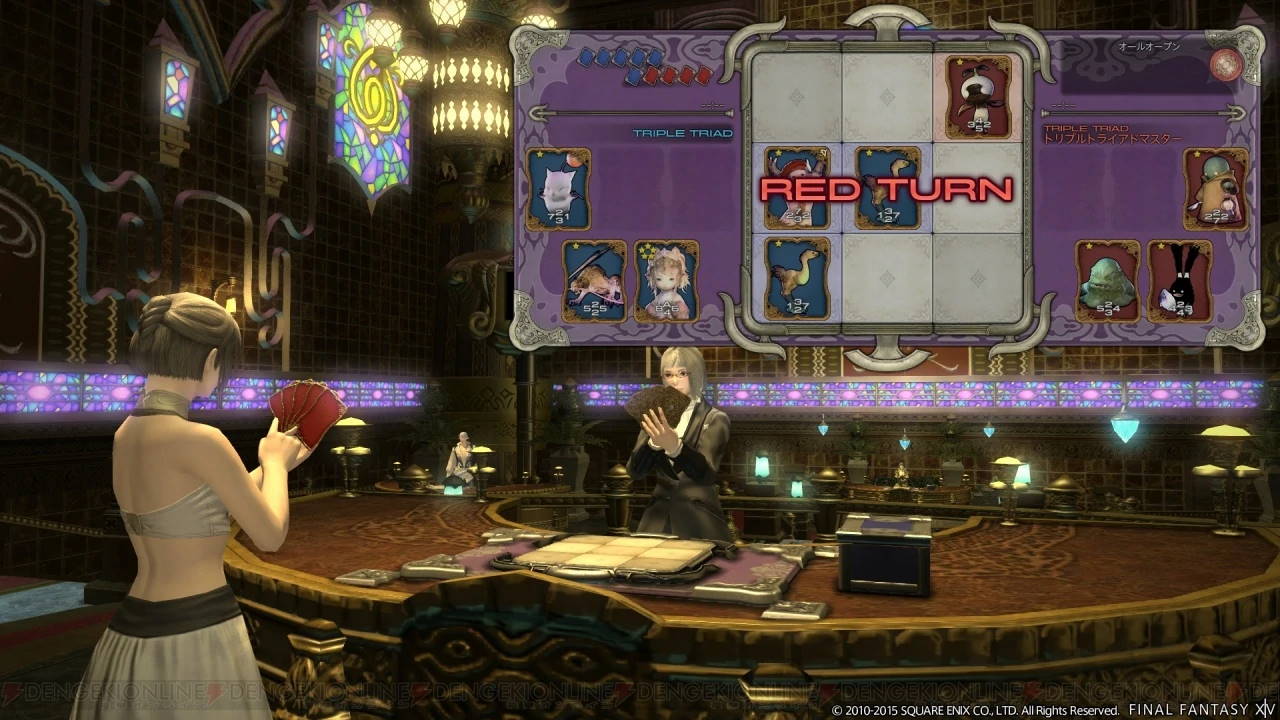This screenshot has width=1280, height=720.
Task: Click the empty top-left board cell
Action: point(800,95)
